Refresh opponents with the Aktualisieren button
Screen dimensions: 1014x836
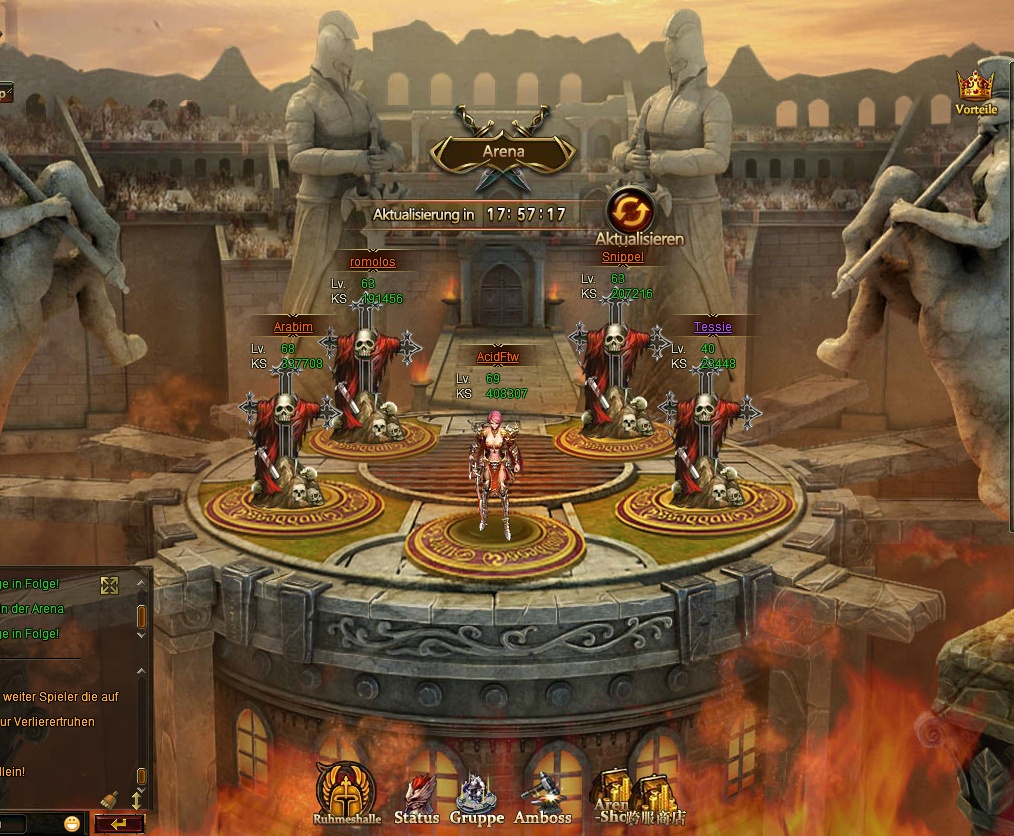tap(631, 213)
